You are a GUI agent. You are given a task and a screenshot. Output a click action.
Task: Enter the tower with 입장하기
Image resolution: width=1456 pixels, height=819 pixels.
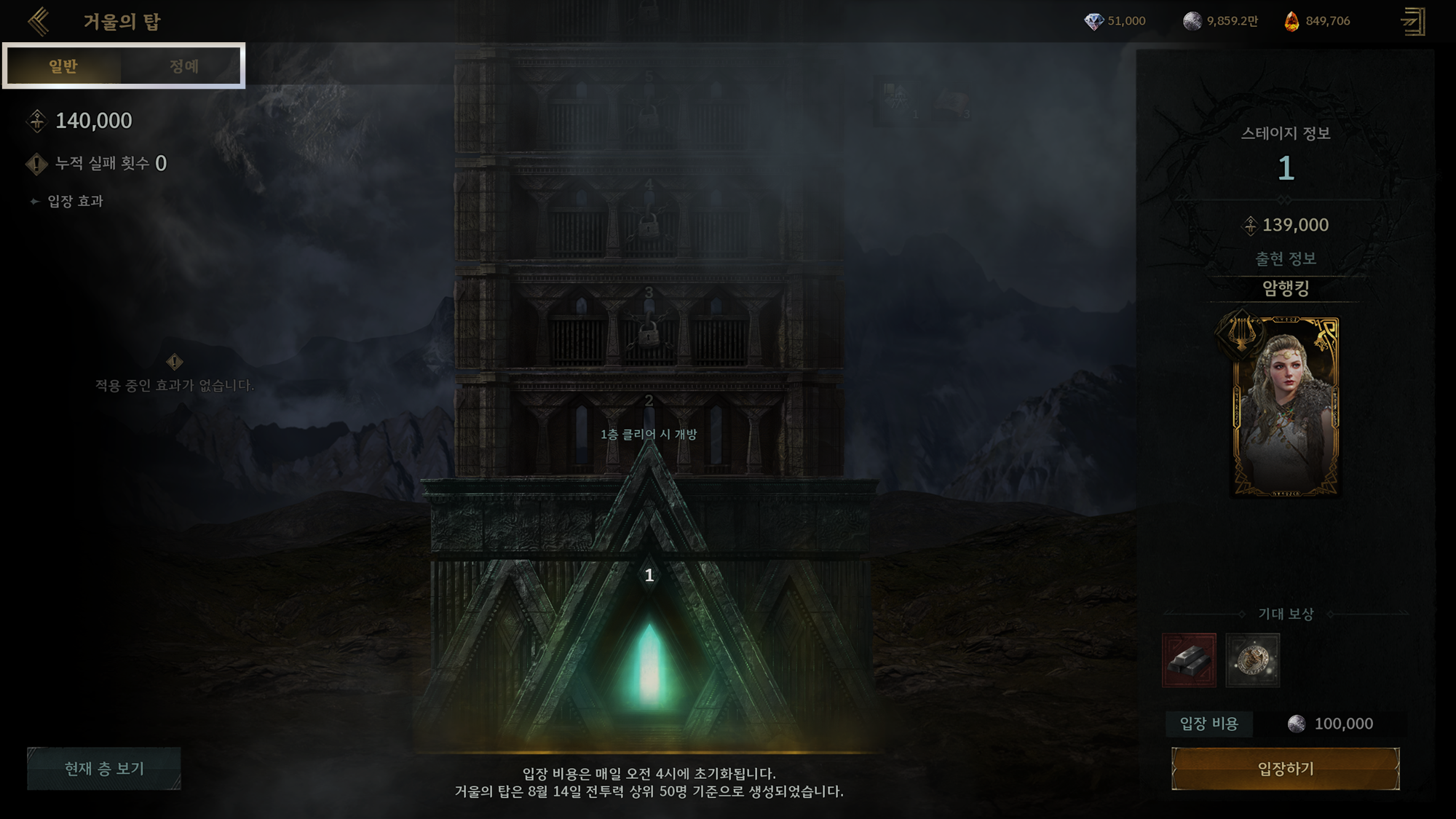[x=1285, y=769]
